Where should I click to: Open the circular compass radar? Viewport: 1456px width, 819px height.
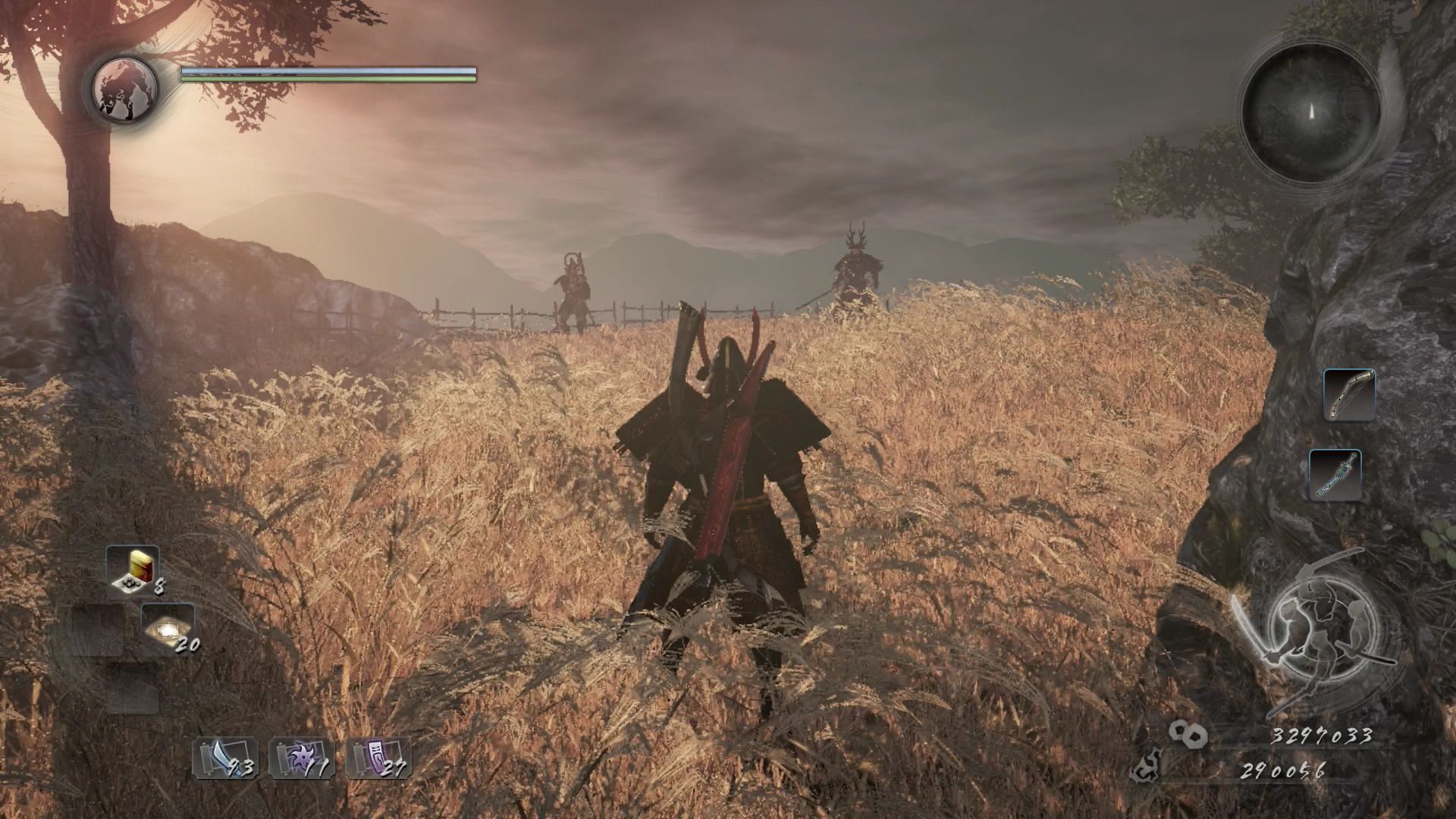coord(1310,112)
